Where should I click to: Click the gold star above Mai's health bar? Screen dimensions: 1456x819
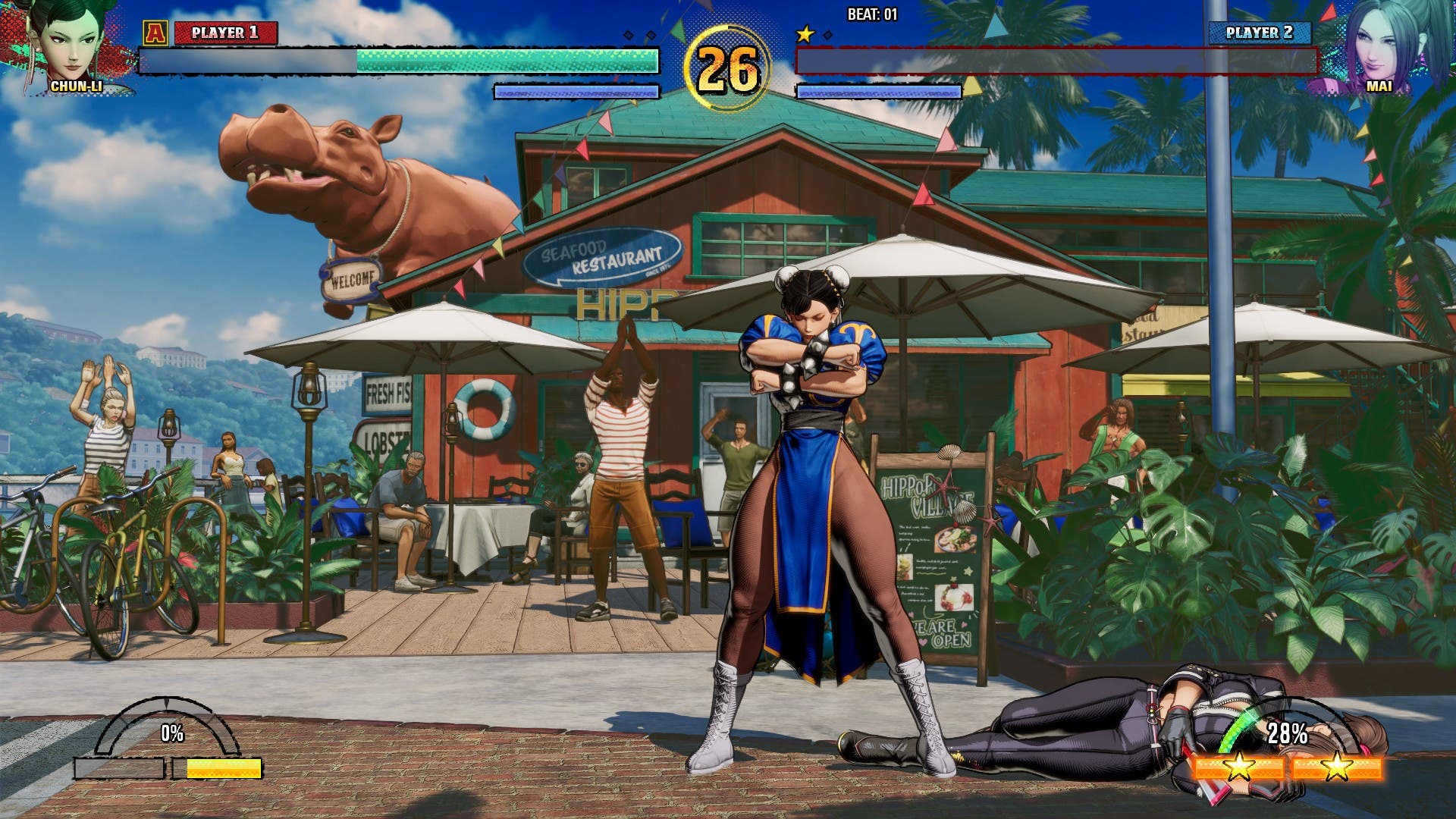(806, 33)
